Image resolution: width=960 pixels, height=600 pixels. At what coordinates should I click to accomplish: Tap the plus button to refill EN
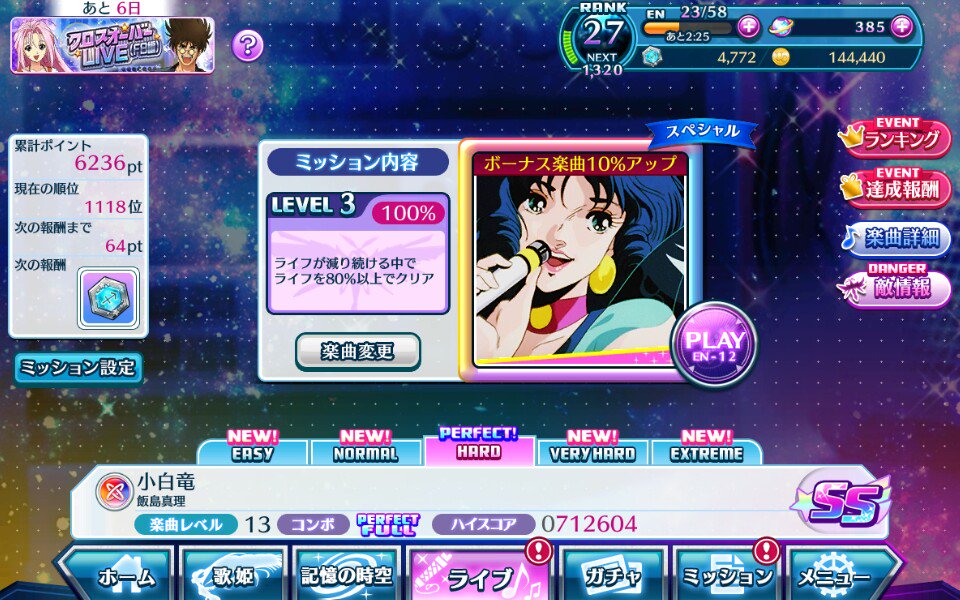click(x=748, y=27)
